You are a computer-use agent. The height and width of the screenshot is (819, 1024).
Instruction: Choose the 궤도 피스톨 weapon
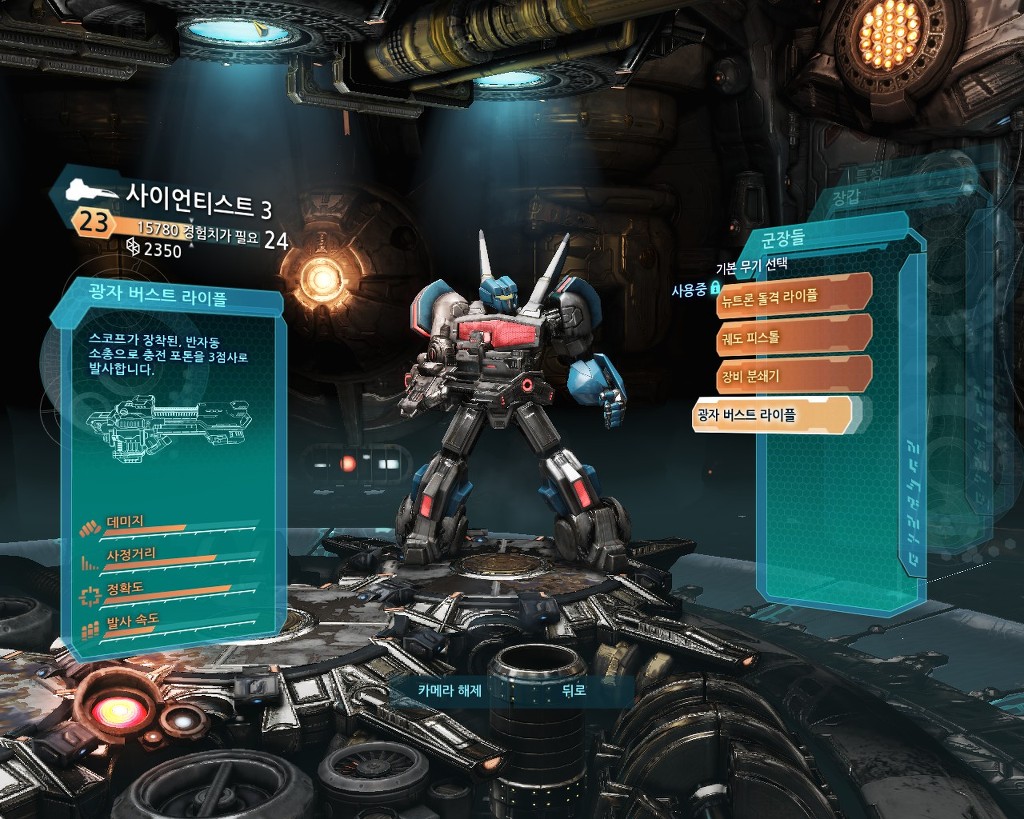click(x=794, y=337)
